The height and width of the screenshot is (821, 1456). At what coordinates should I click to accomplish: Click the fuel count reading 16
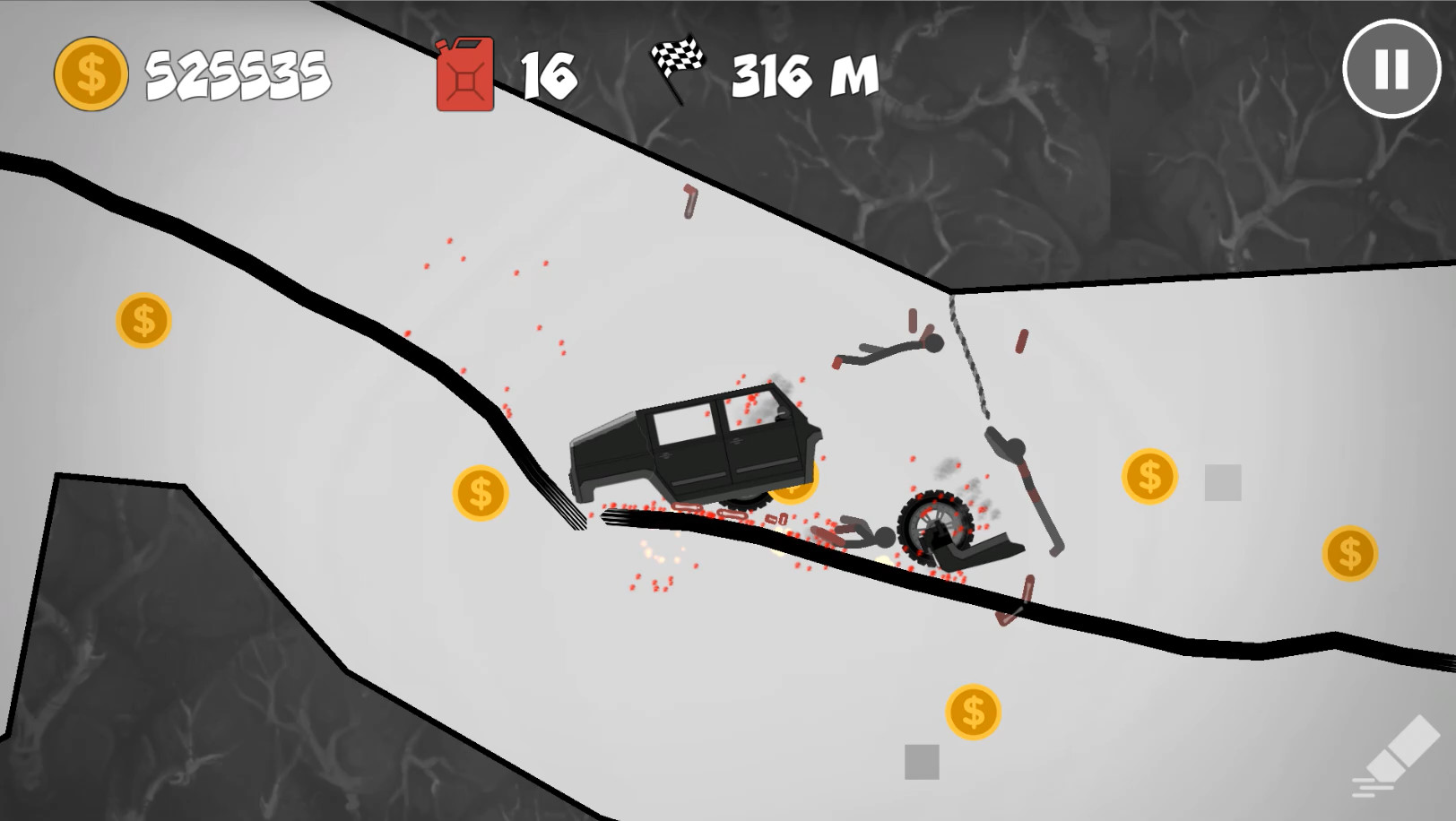point(548,73)
